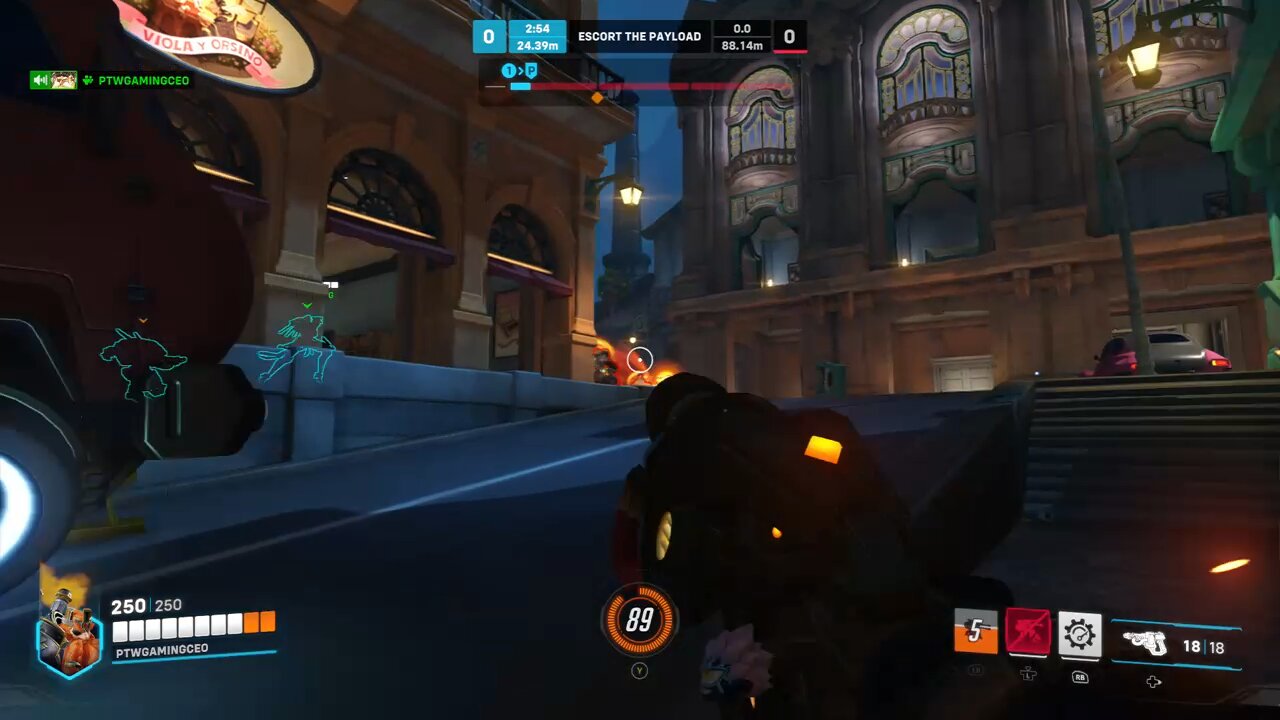Click the Overload ability icon

pyautogui.click(x=975, y=631)
